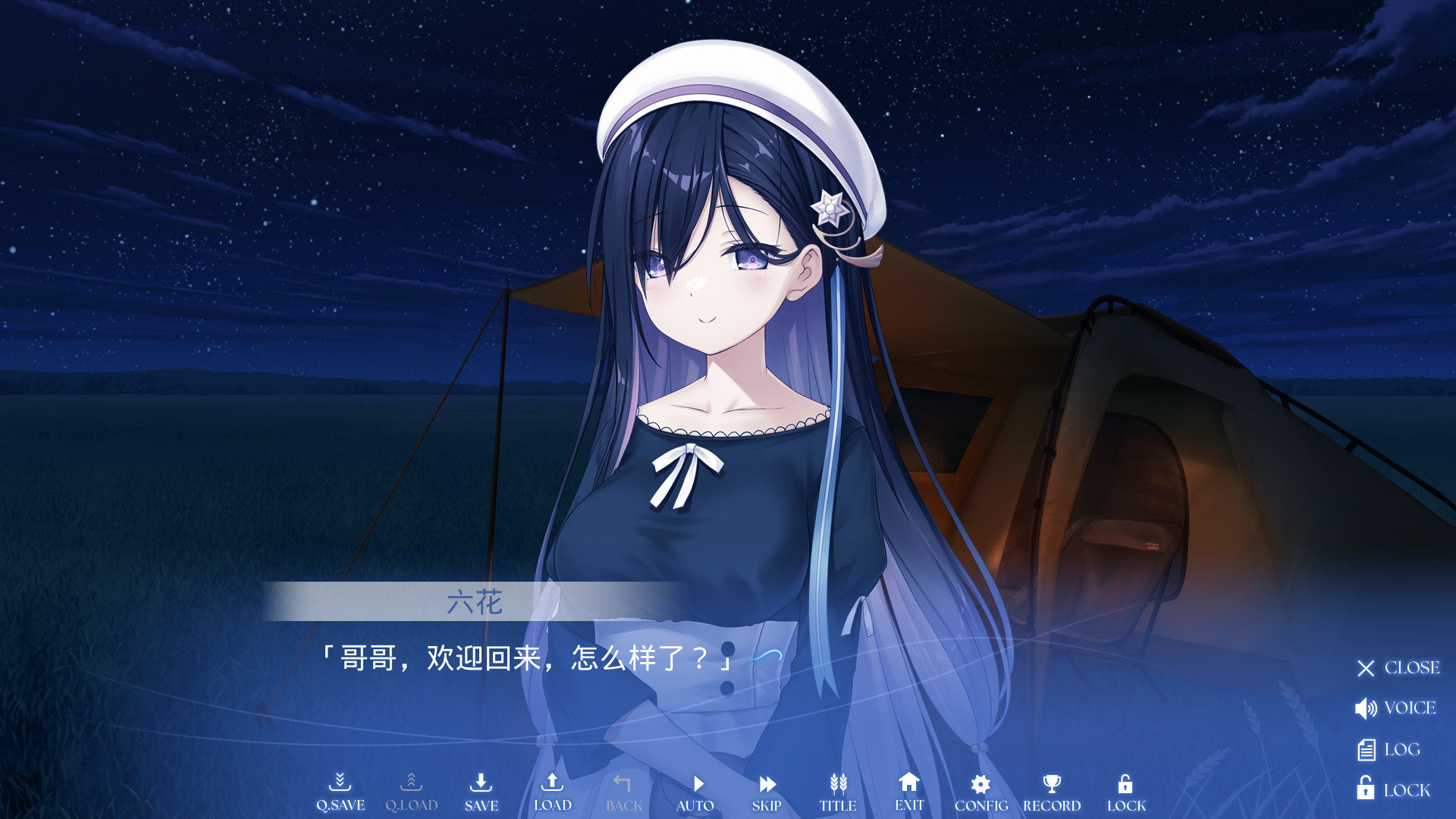
Task: Quick save with the Q.SAVE button
Action: coord(340,792)
